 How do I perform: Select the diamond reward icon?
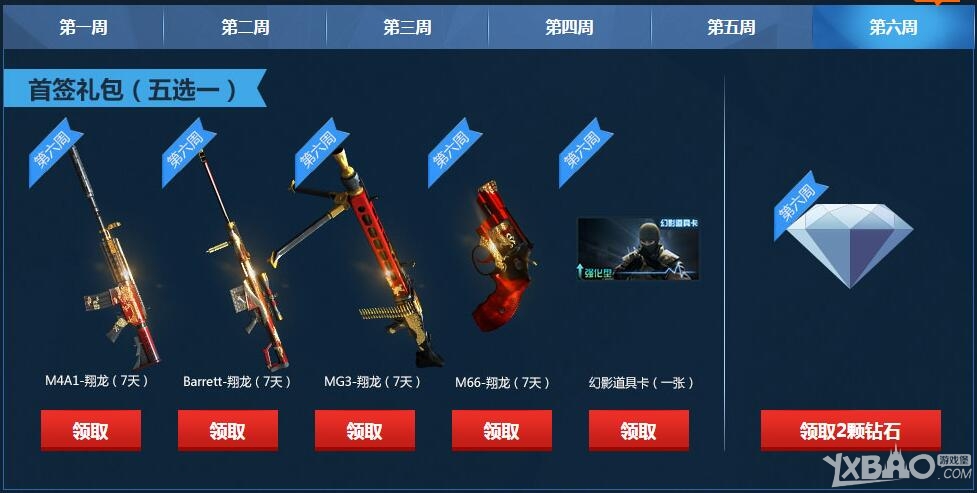[x=849, y=243]
